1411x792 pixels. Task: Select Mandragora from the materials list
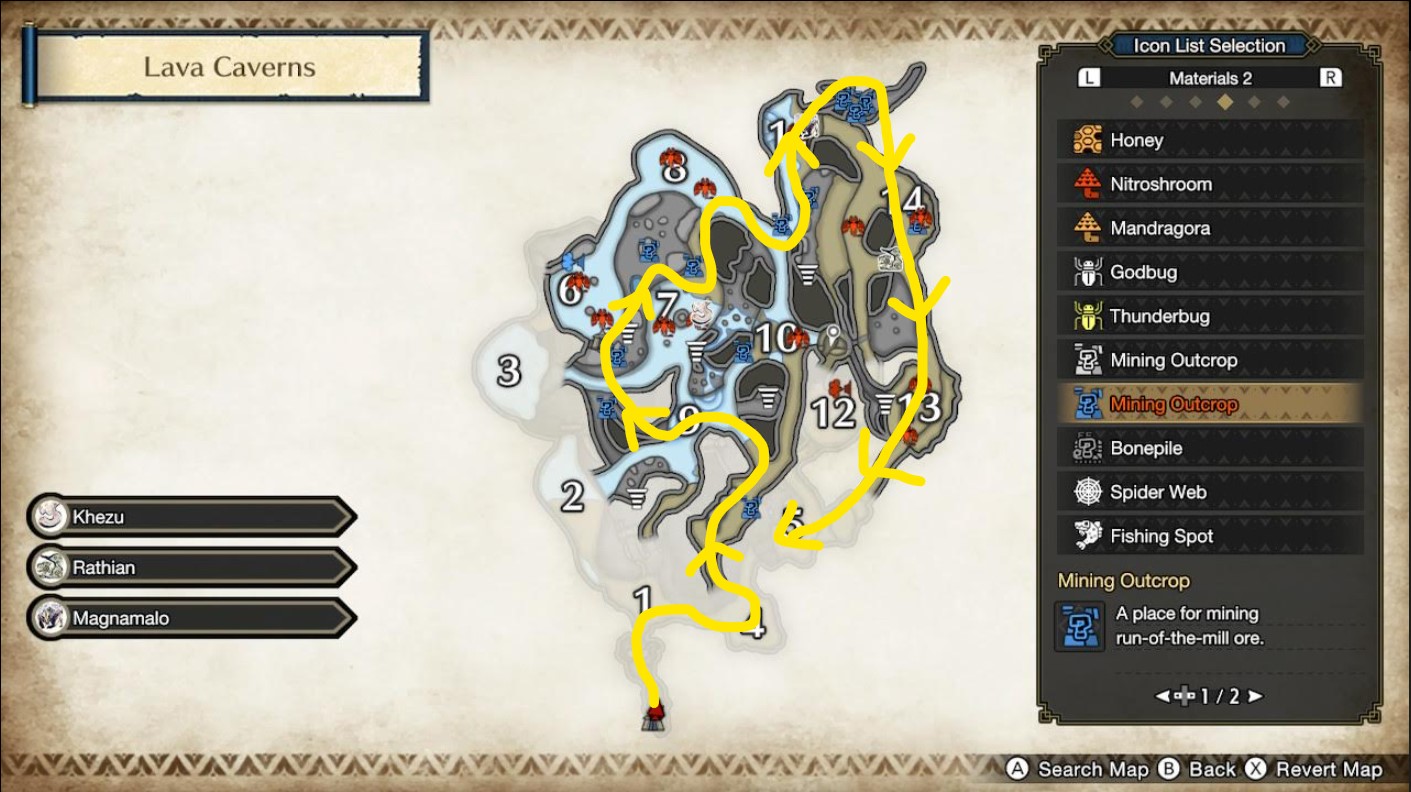(x=1210, y=228)
